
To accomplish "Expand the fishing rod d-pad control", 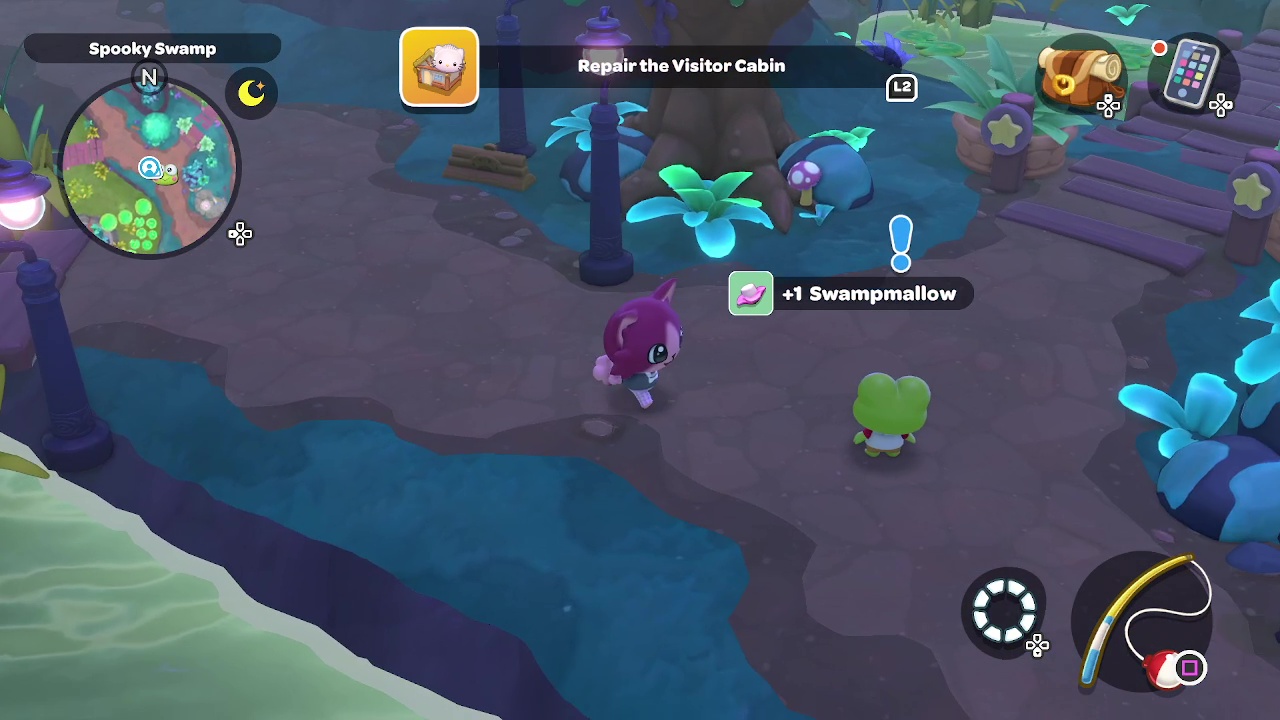I will click(1037, 646).
